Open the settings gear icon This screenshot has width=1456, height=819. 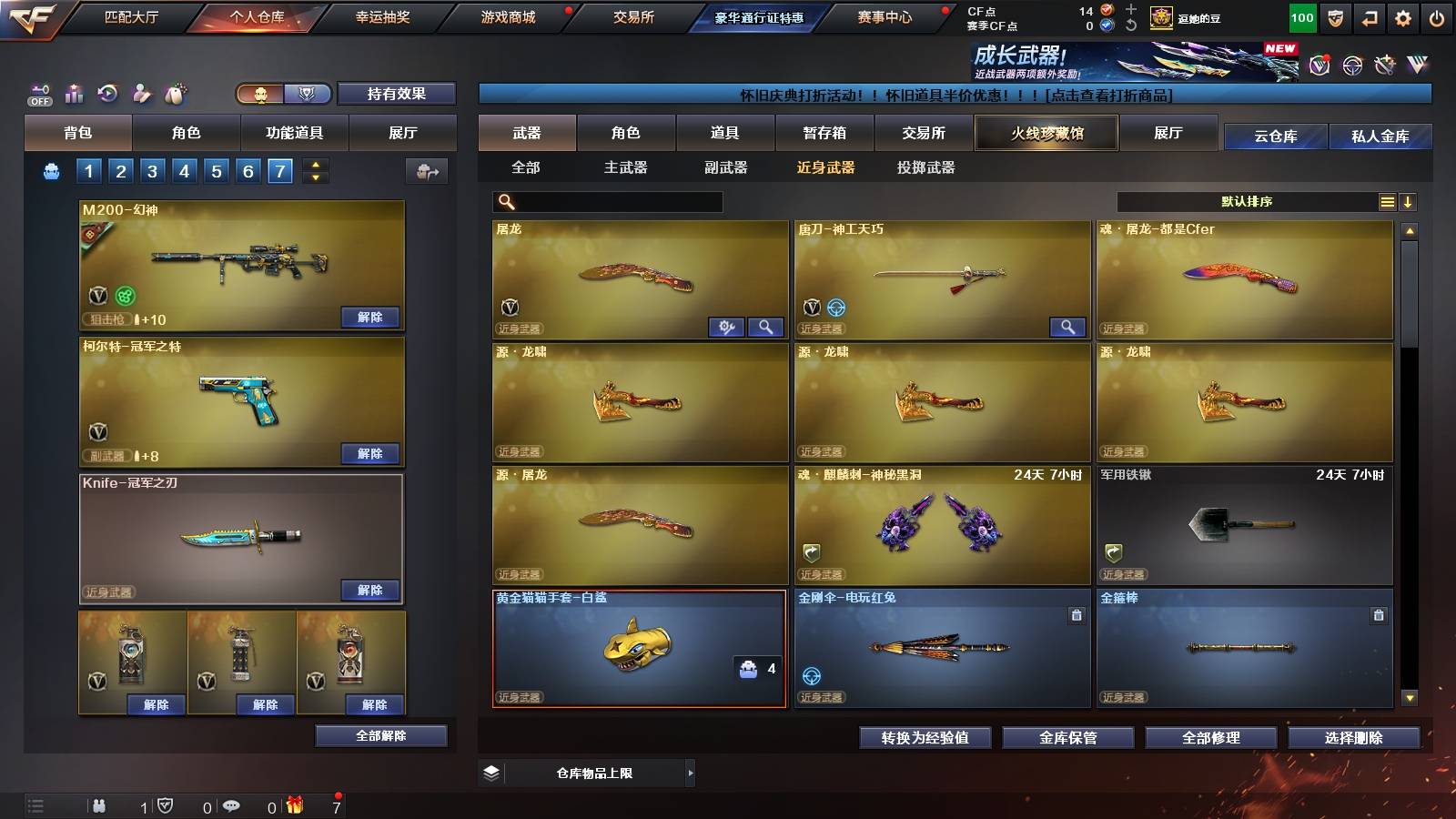pos(1403,18)
